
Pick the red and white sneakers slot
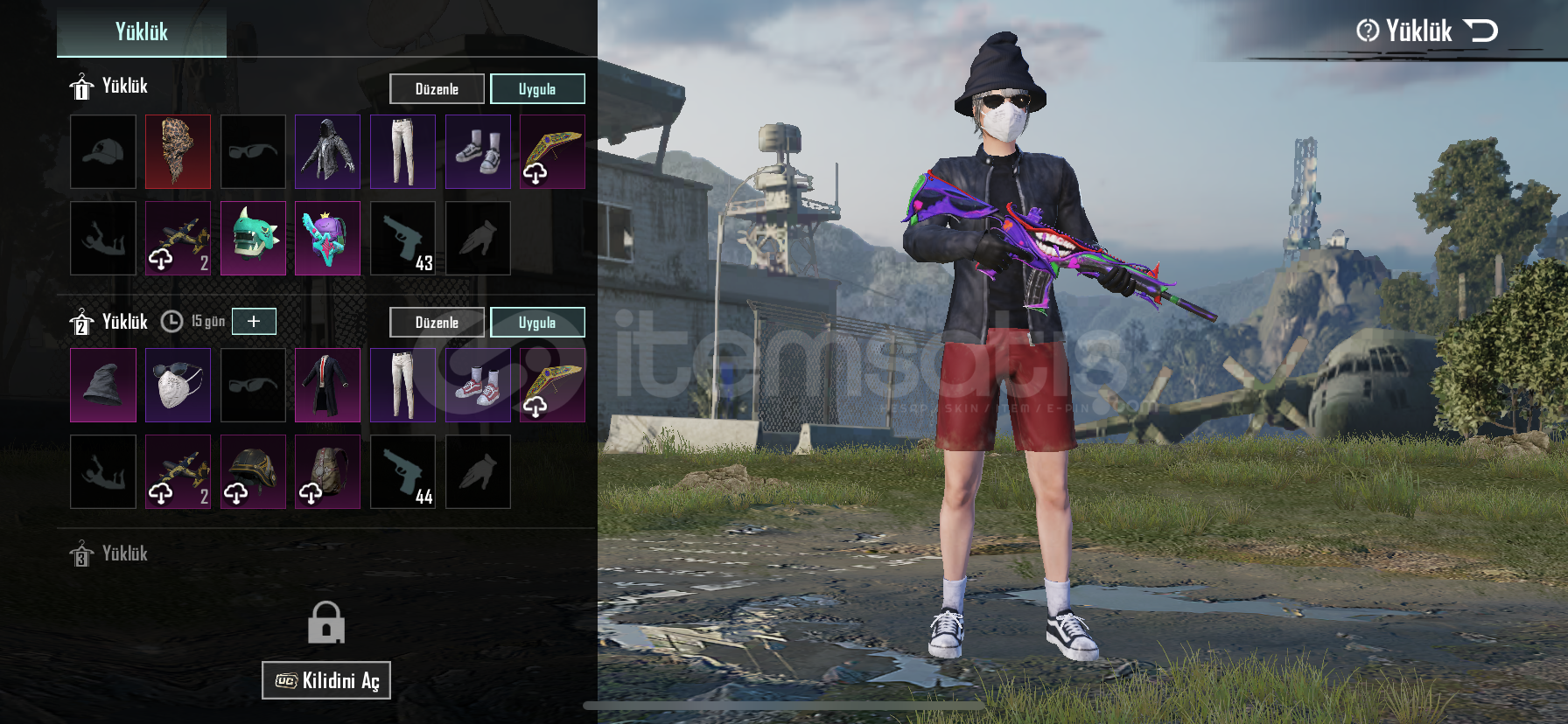pyautogui.click(x=478, y=386)
